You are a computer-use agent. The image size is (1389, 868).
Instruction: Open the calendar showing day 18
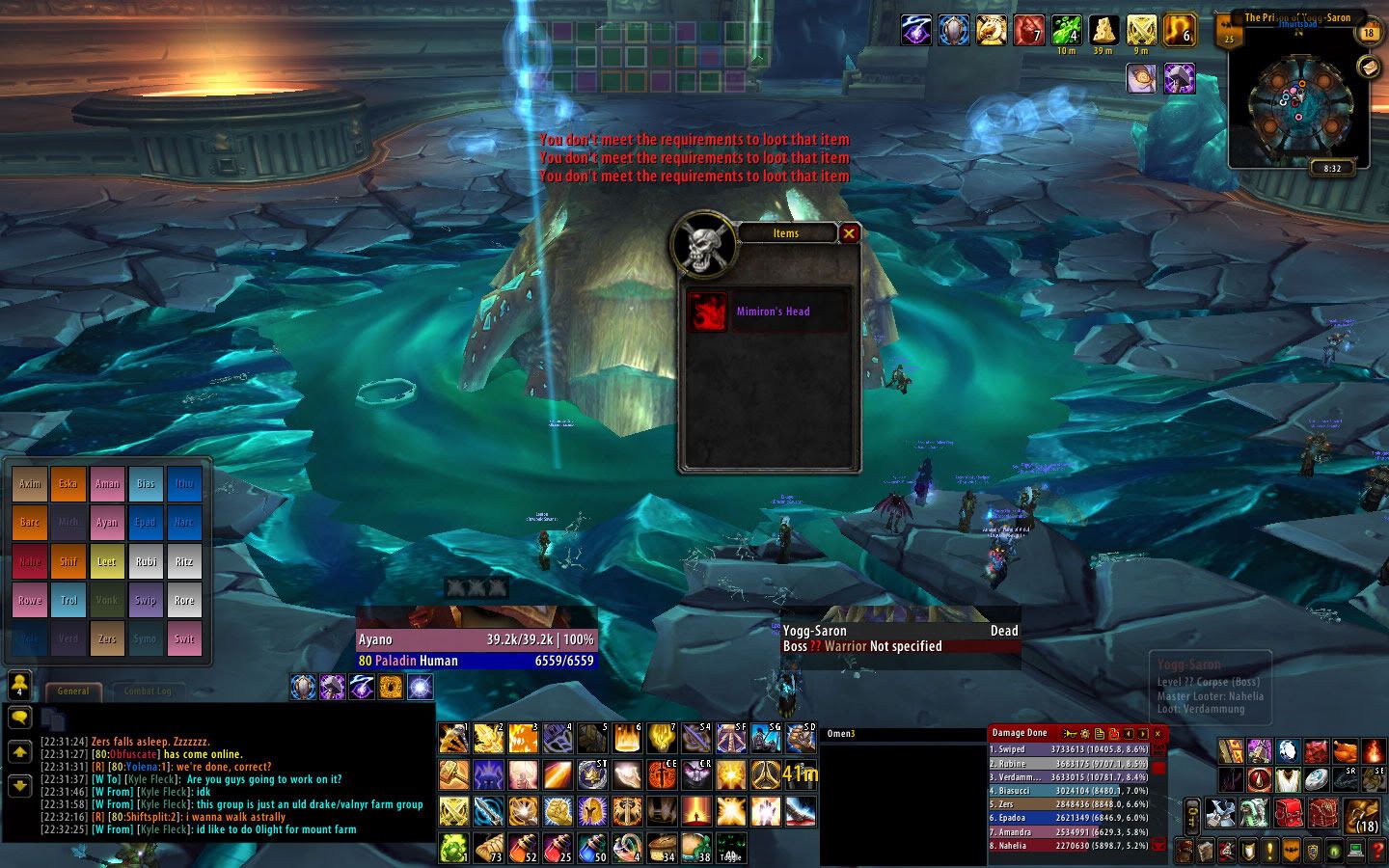(1369, 33)
